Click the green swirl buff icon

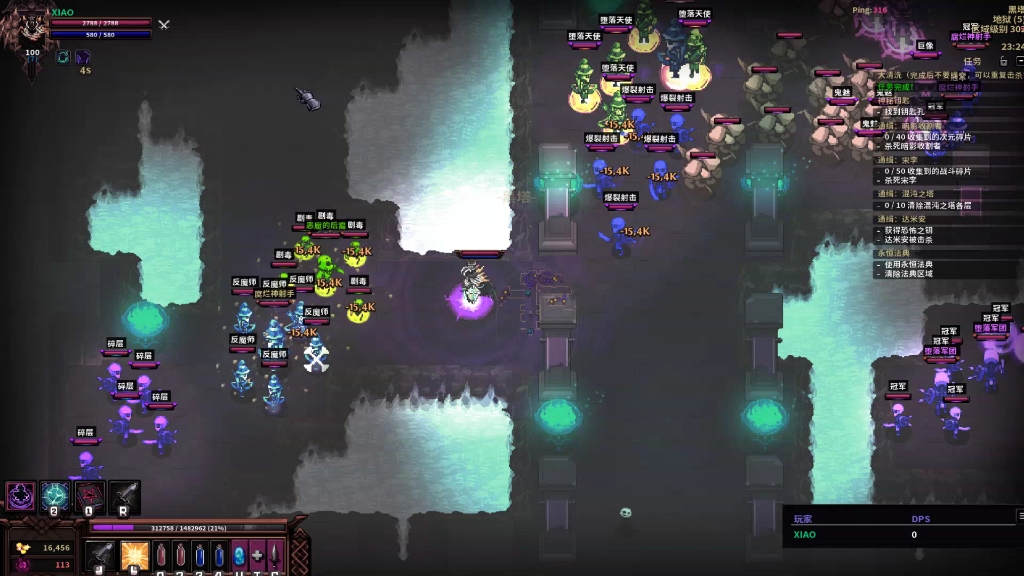(62, 57)
